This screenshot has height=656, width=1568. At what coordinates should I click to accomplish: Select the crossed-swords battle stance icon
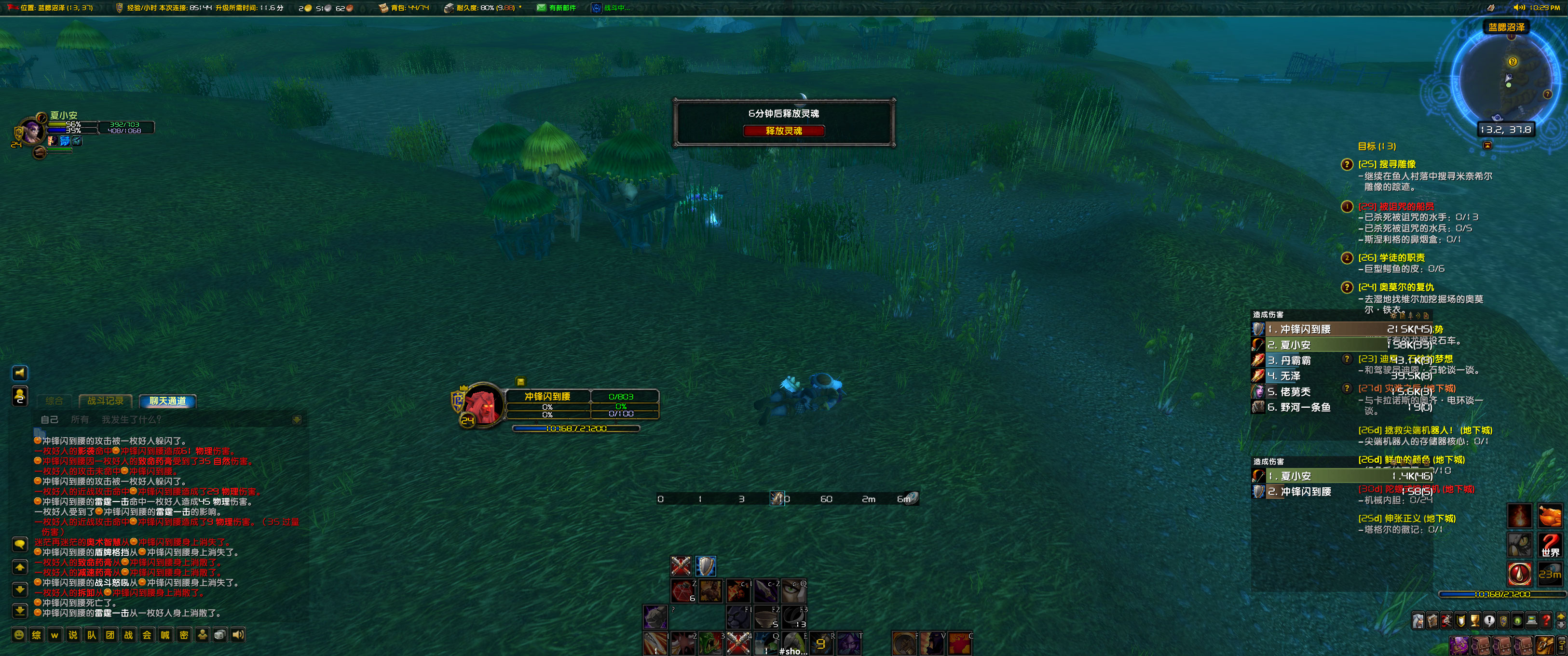(x=680, y=566)
